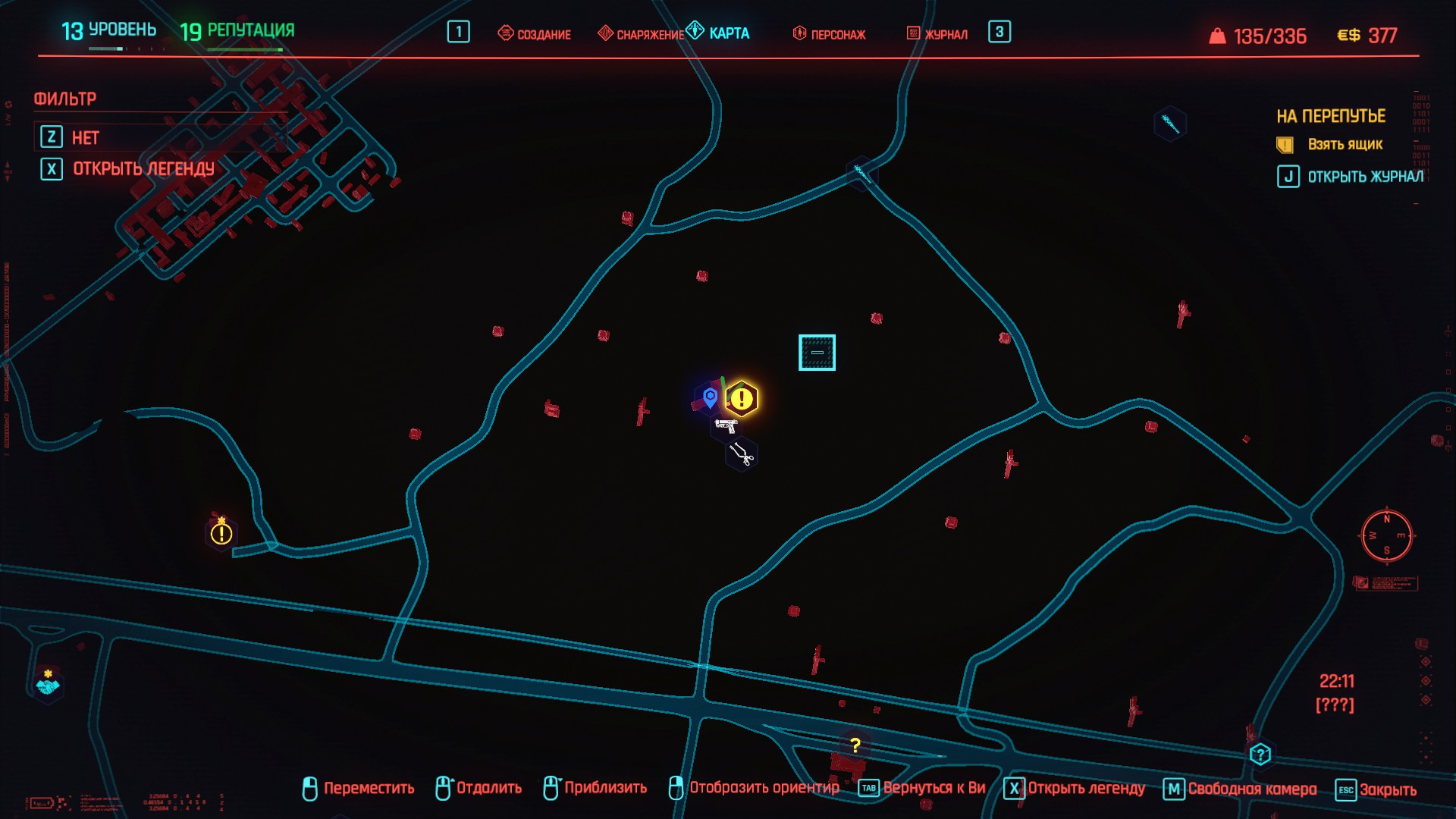Screen dimensions: 1456x819
Task: Click the handshake fixer marker
Action: pyautogui.click(x=48, y=685)
